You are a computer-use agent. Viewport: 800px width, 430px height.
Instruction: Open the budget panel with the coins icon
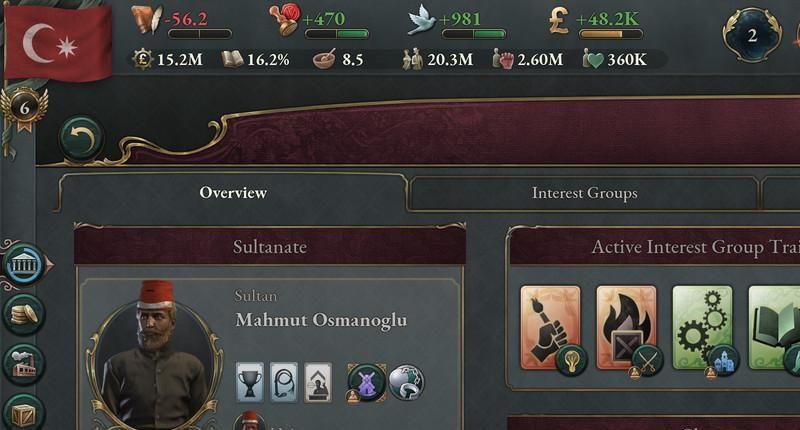tap(23, 314)
